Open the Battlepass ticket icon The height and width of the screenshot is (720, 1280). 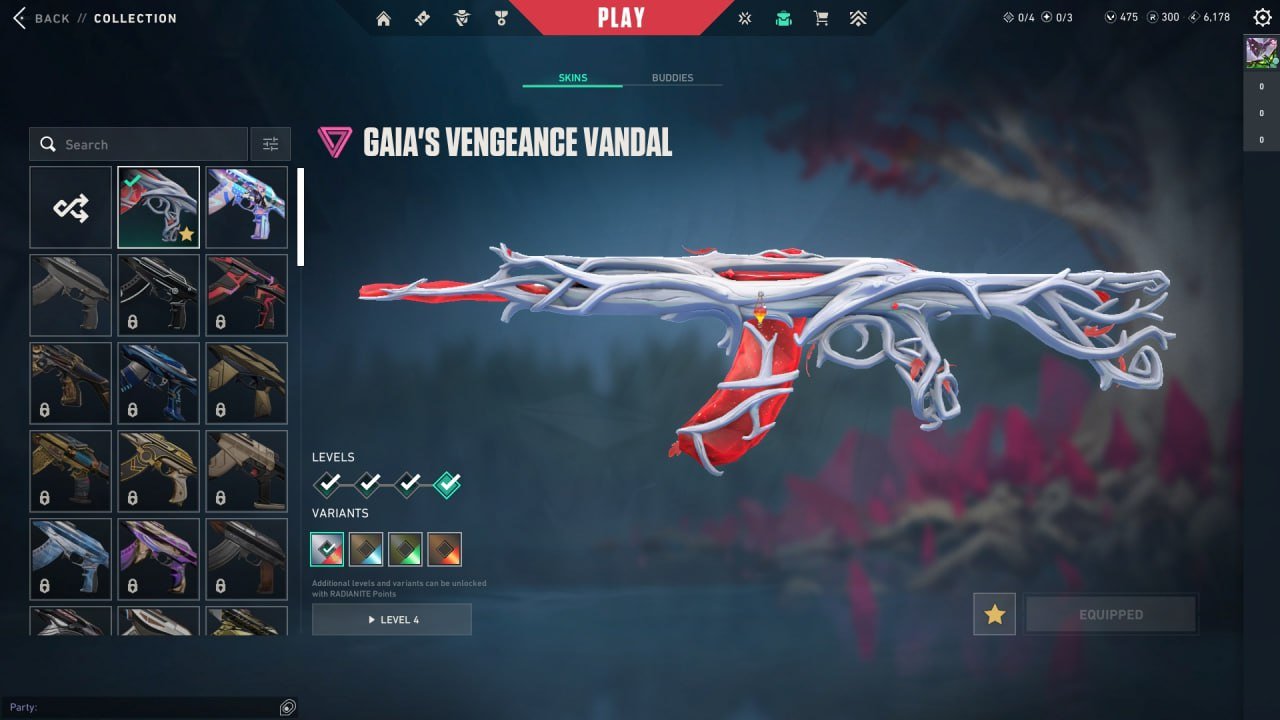423,17
